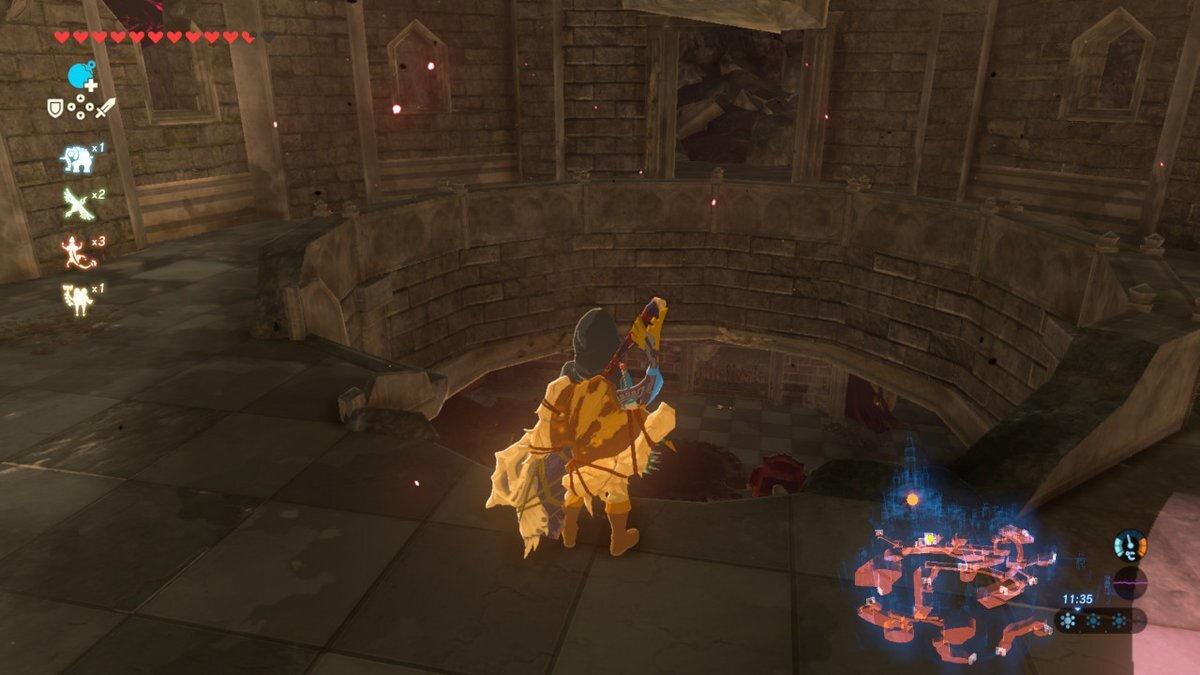
Task: Select the Remote Bomb rune icon
Action: (80, 76)
